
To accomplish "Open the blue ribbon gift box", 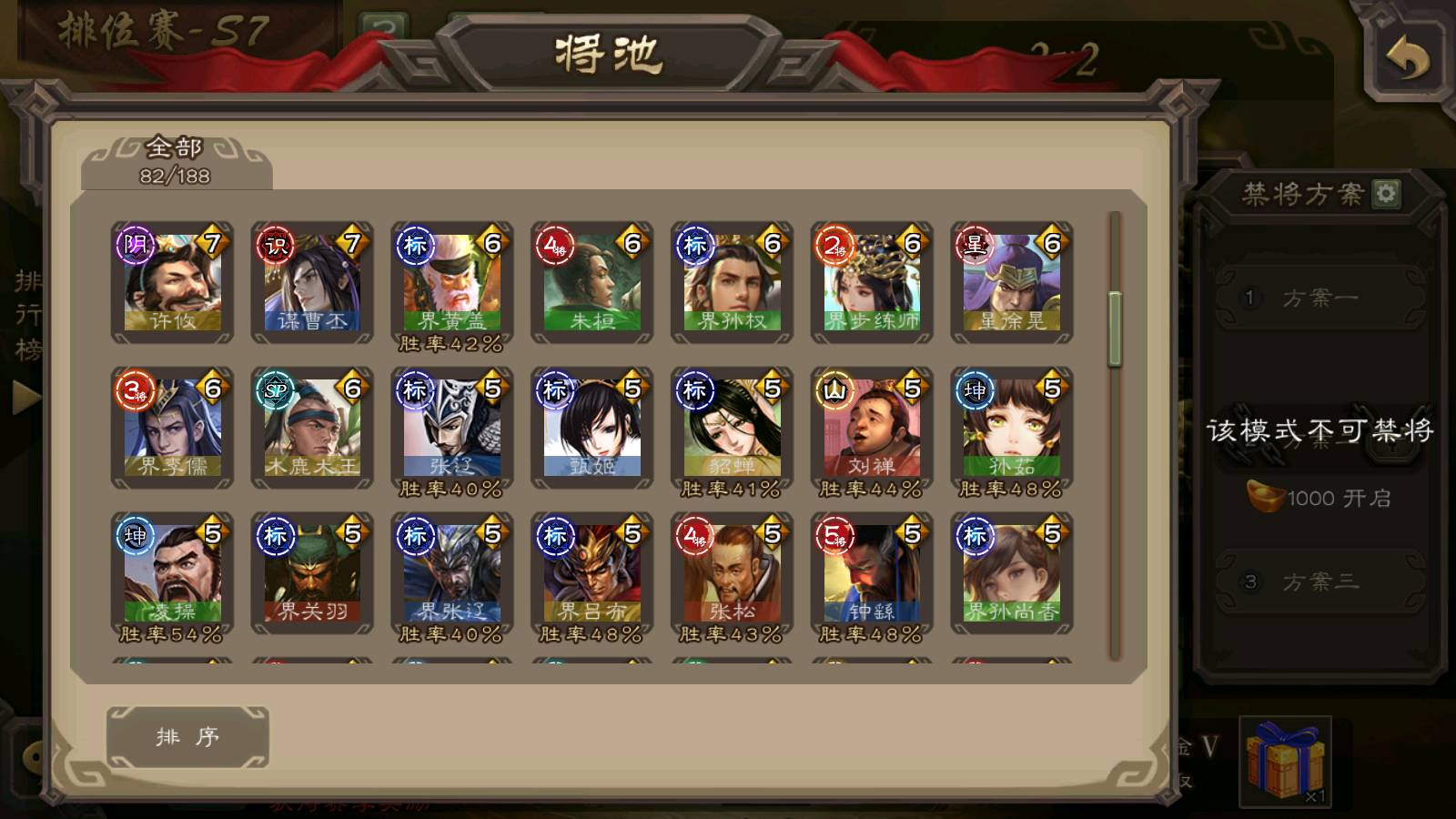I will click(1285, 762).
